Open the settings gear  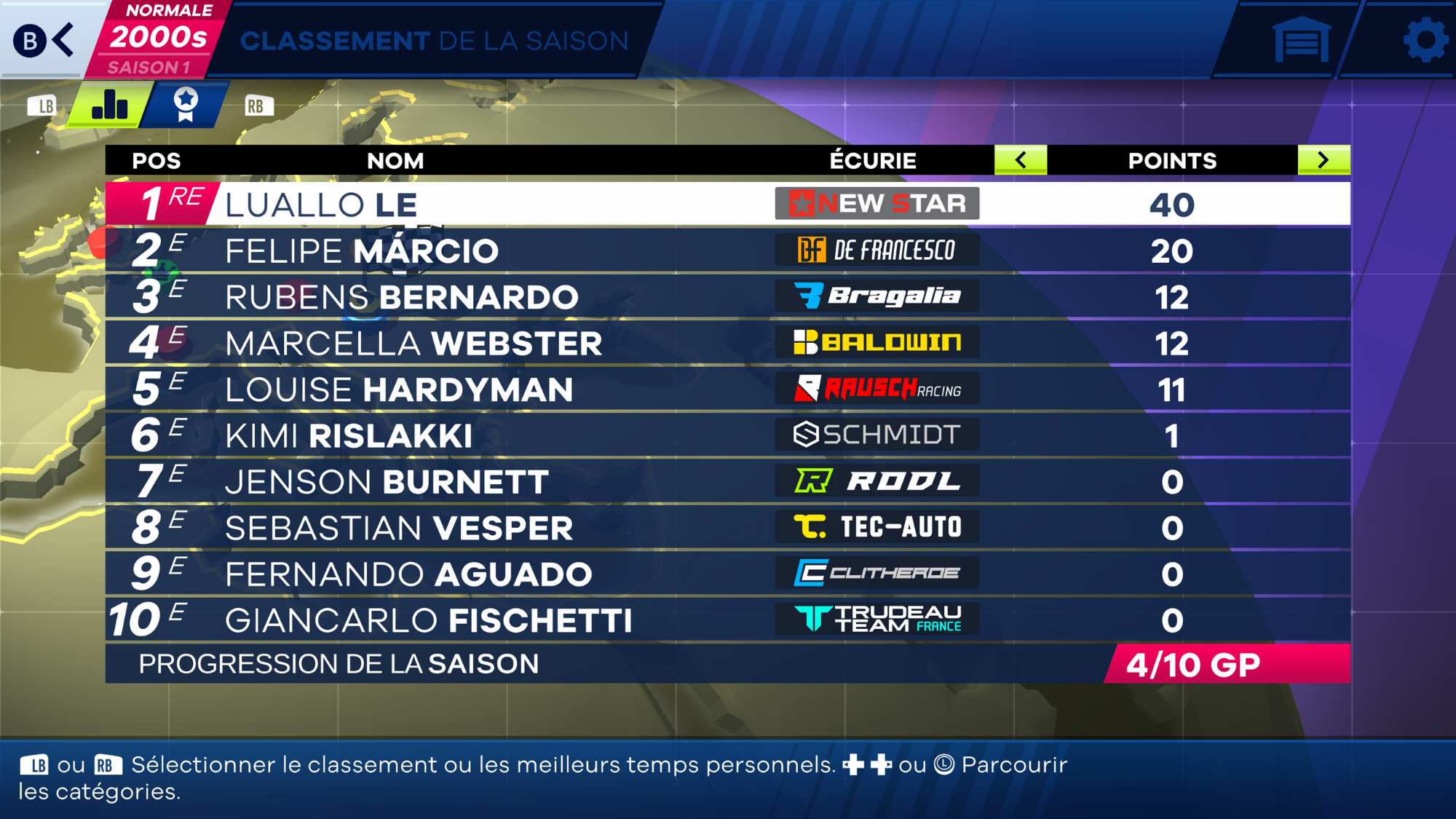pos(1424,39)
